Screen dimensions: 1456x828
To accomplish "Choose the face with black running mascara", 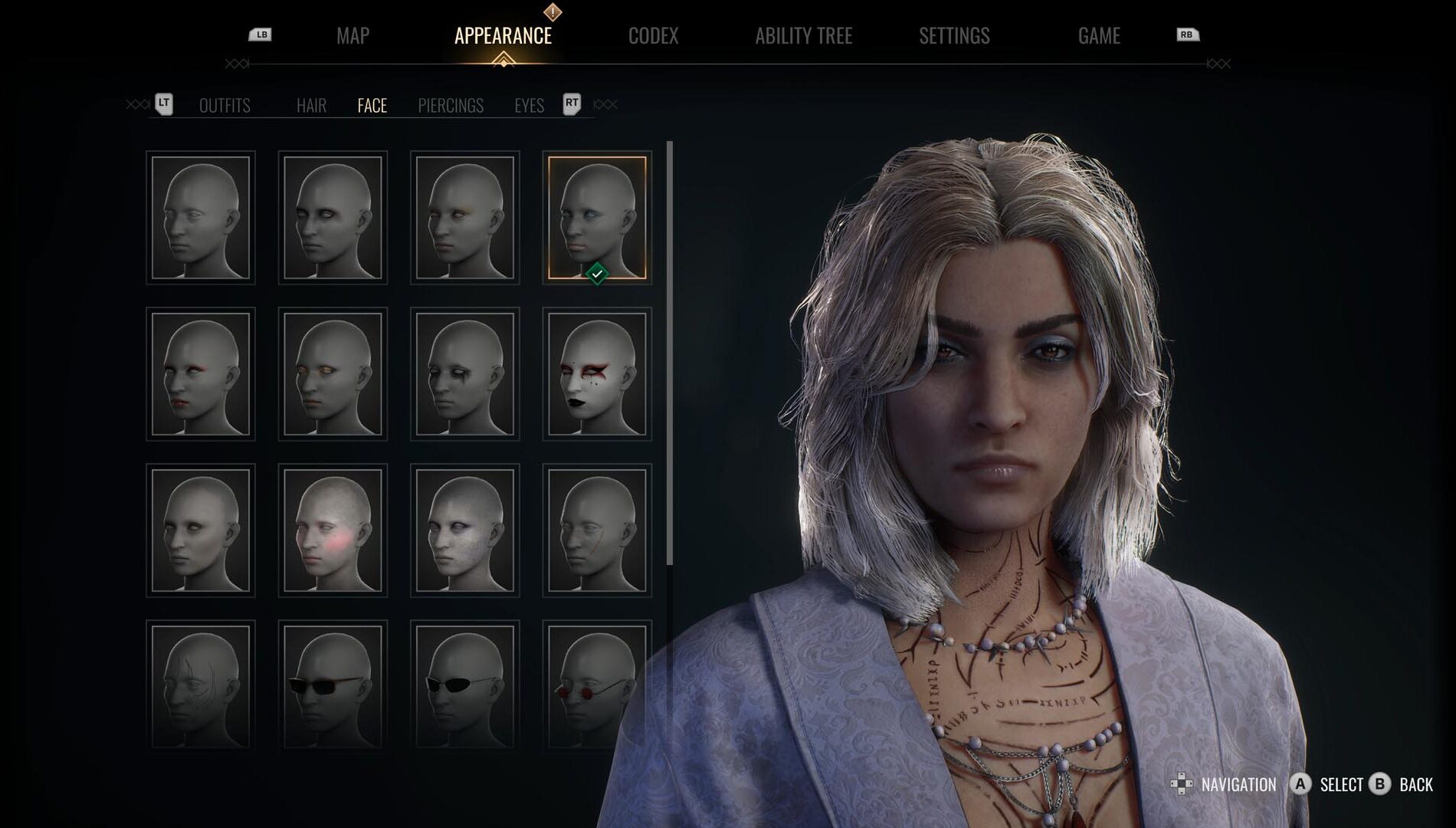I will coord(465,374).
